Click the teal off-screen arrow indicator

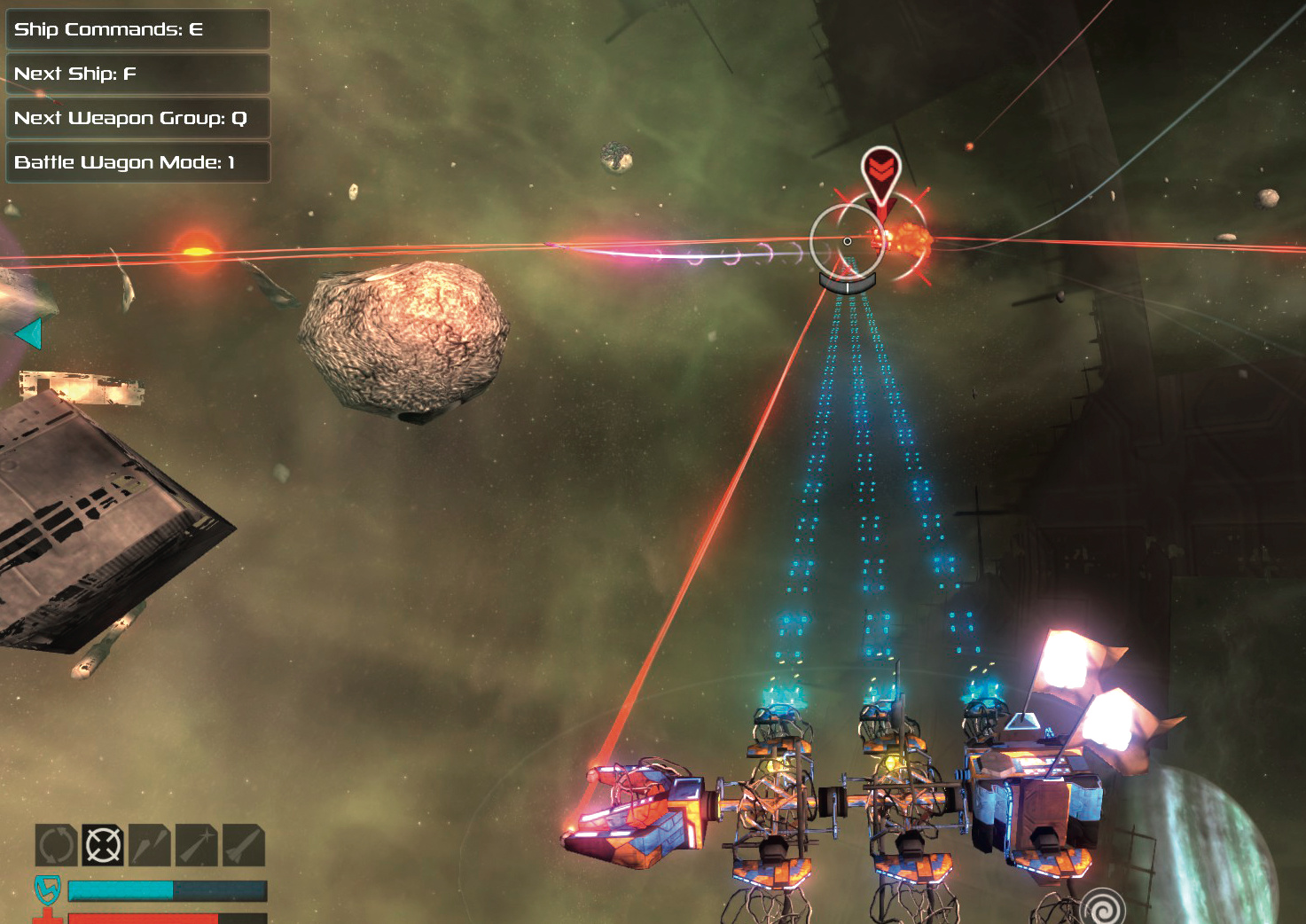click(x=29, y=334)
